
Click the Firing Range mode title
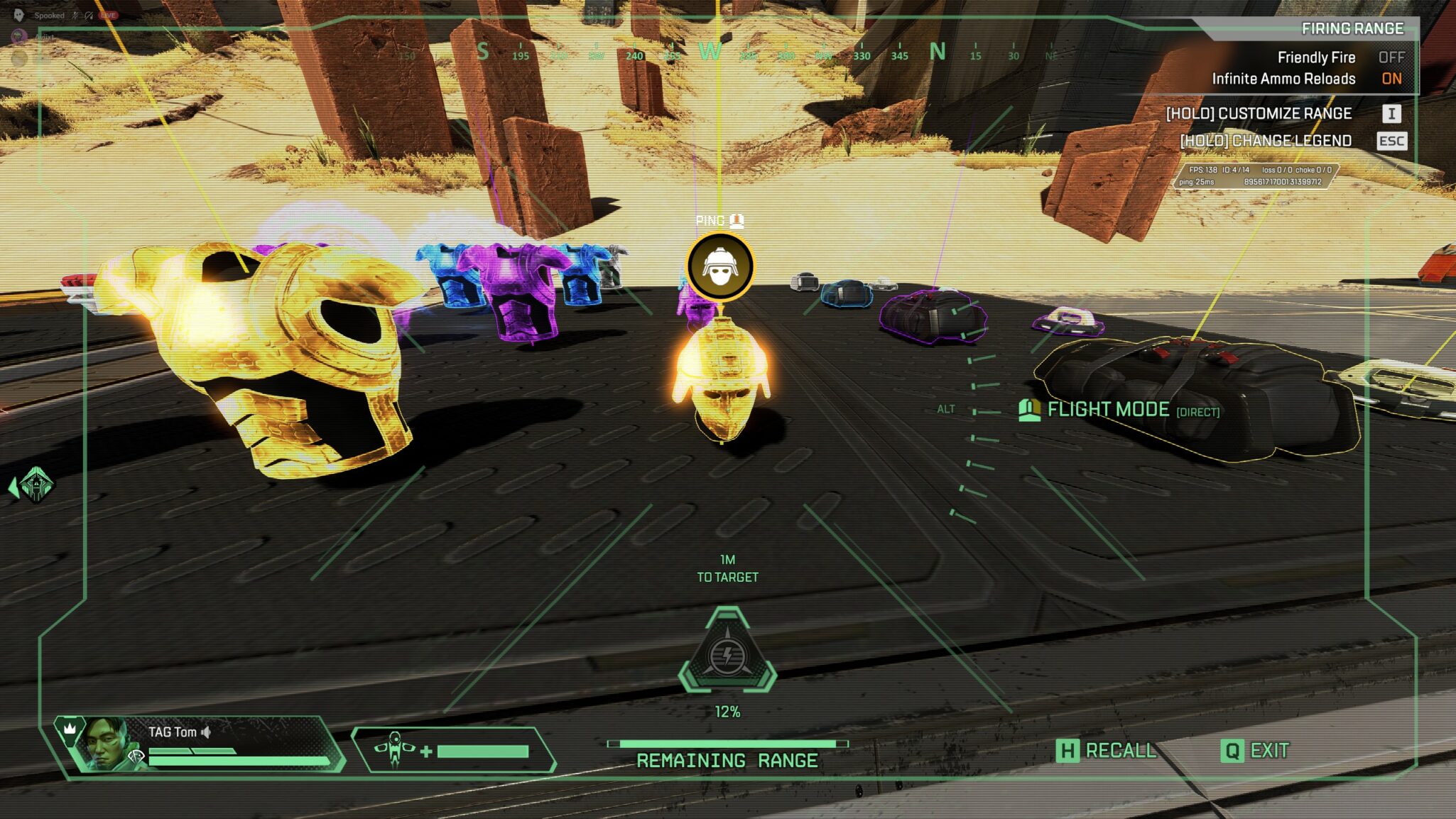(1352, 28)
